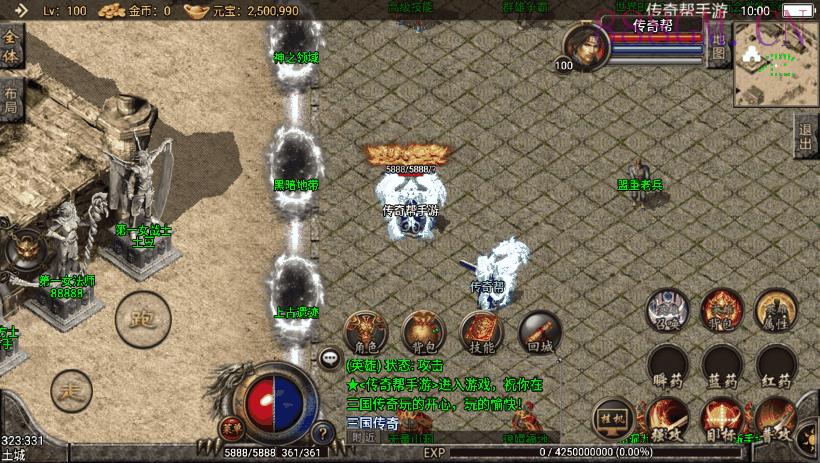Open the 地图 map tab
The image size is (820, 463).
click(719, 46)
